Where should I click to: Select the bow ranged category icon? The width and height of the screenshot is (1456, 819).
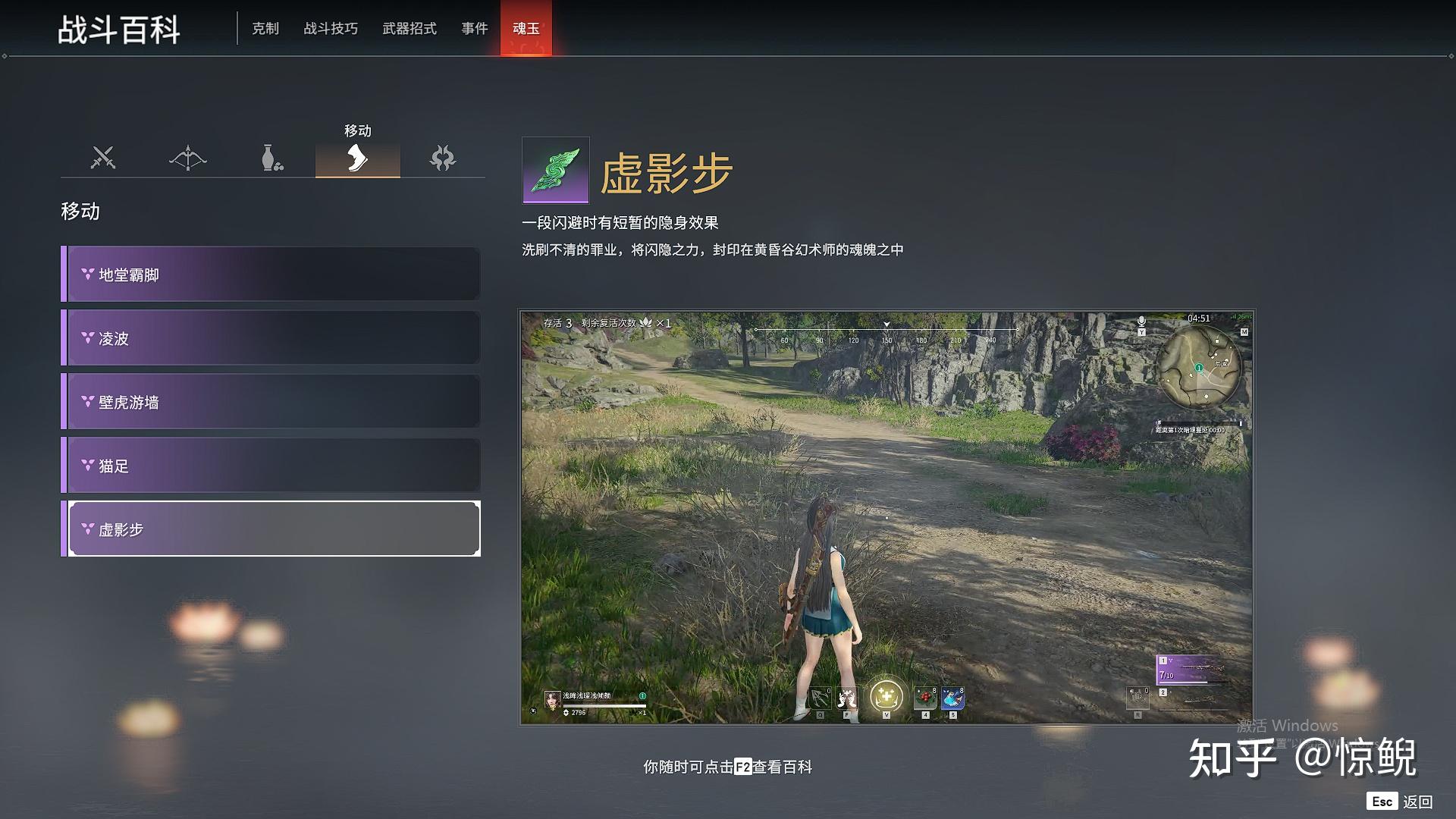[188, 158]
